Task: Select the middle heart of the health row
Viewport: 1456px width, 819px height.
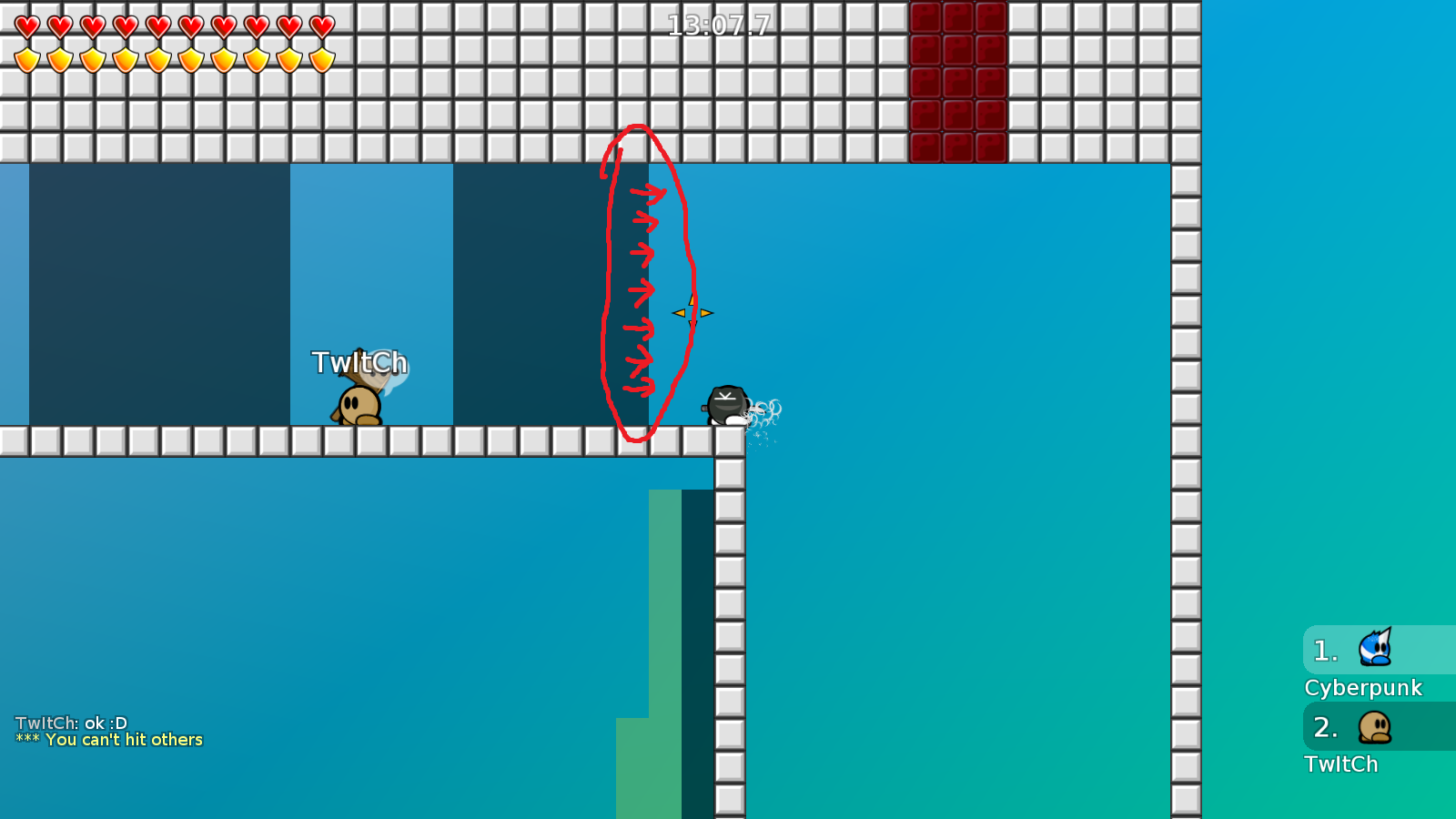Action: coord(157,25)
